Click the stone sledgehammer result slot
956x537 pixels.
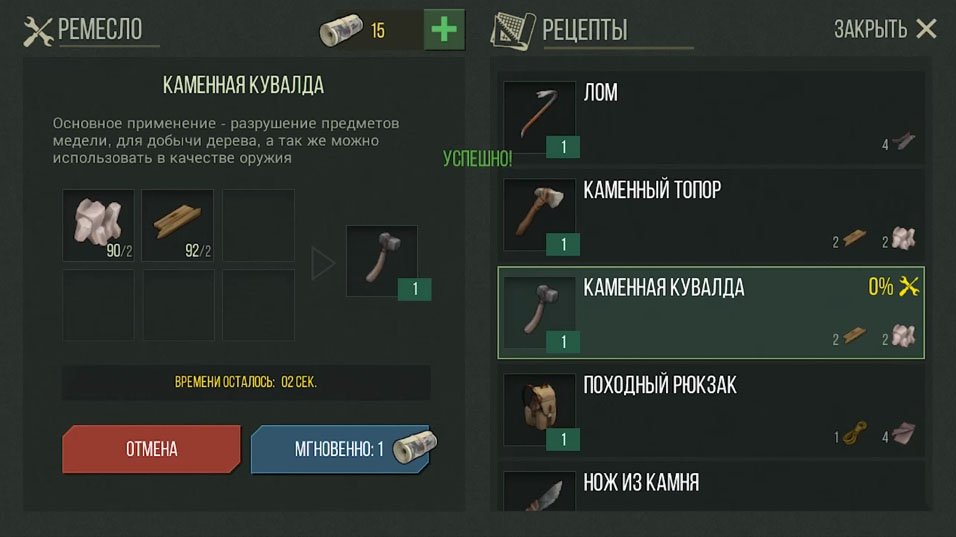381,261
